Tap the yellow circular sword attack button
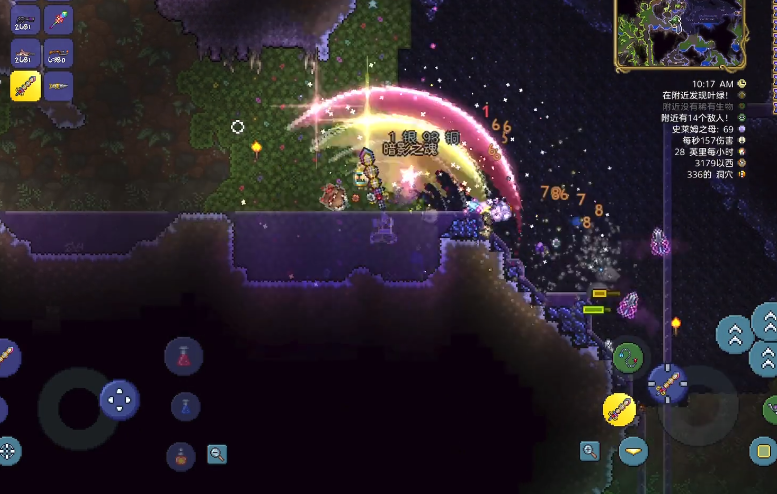 click(x=619, y=409)
